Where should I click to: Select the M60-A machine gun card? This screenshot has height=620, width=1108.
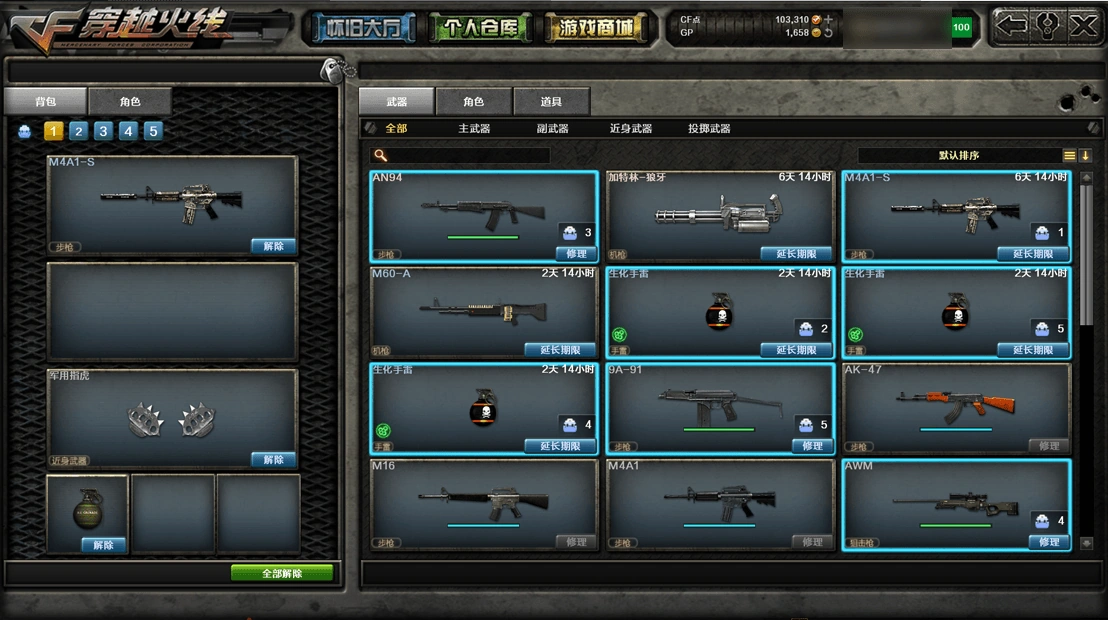pyautogui.click(x=484, y=312)
